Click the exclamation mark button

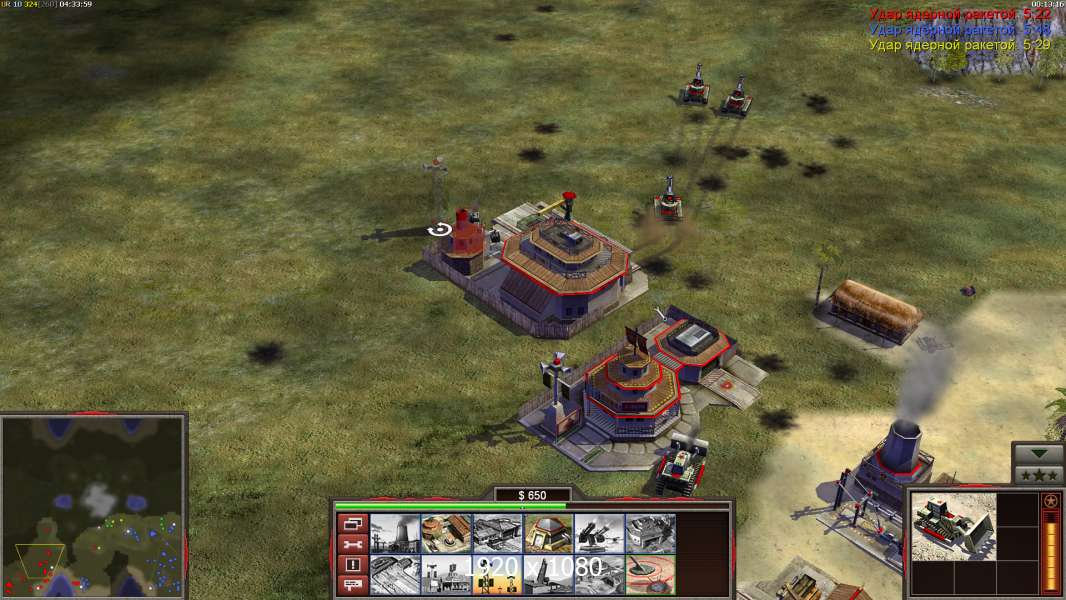click(352, 564)
